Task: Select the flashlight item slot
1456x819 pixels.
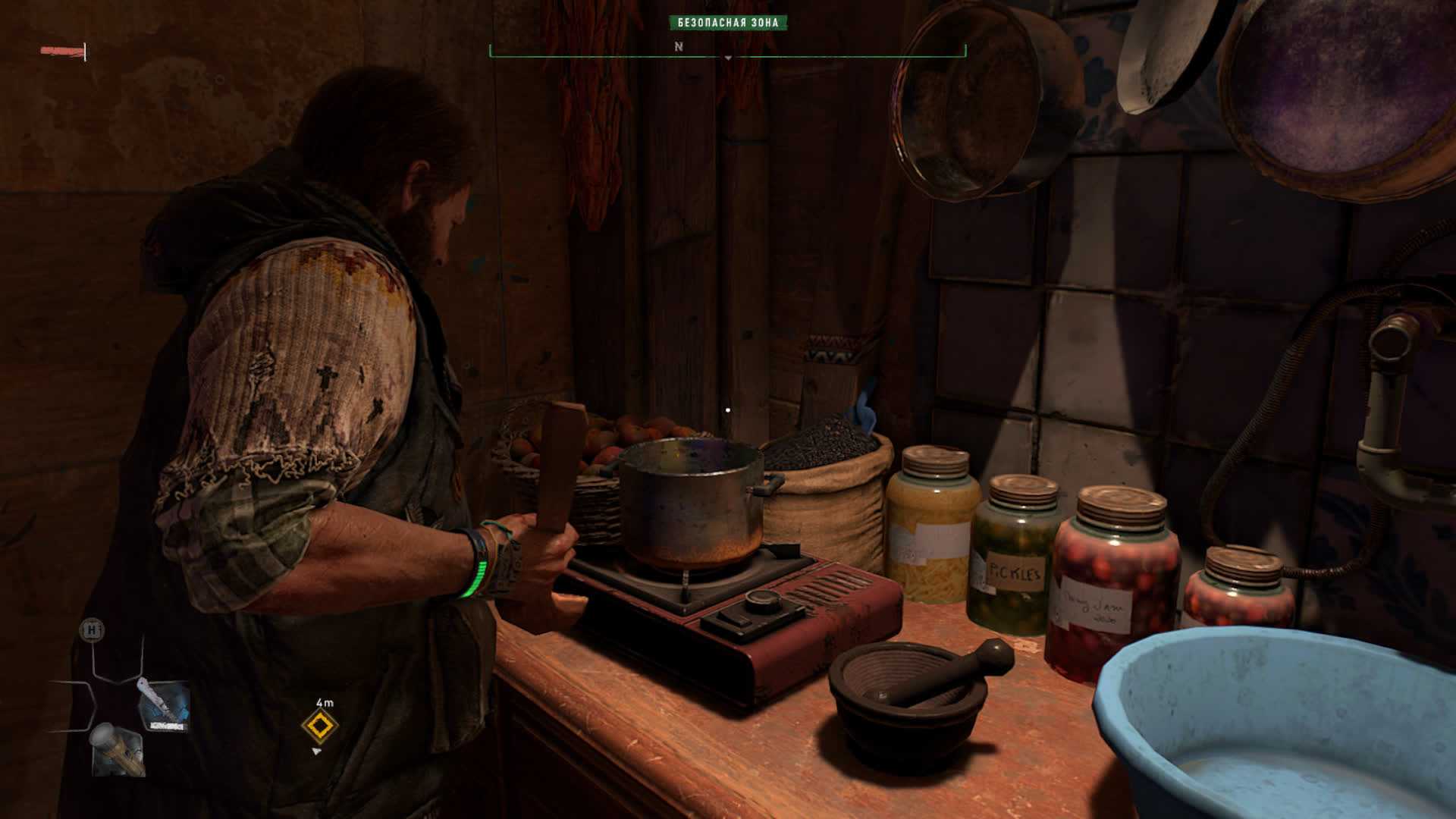Action: click(x=118, y=749)
